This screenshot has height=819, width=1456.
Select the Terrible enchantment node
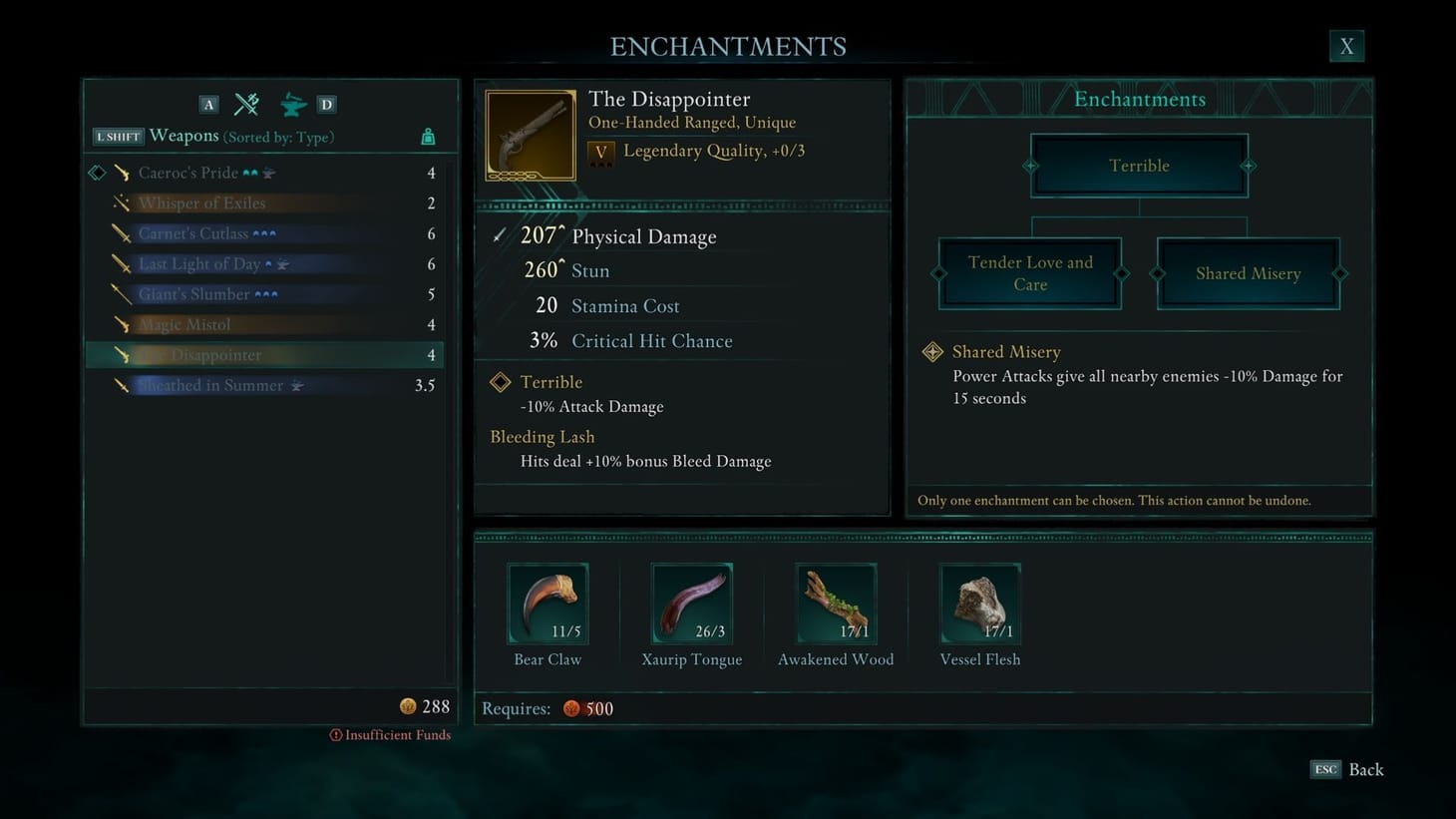coord(1138,165)
